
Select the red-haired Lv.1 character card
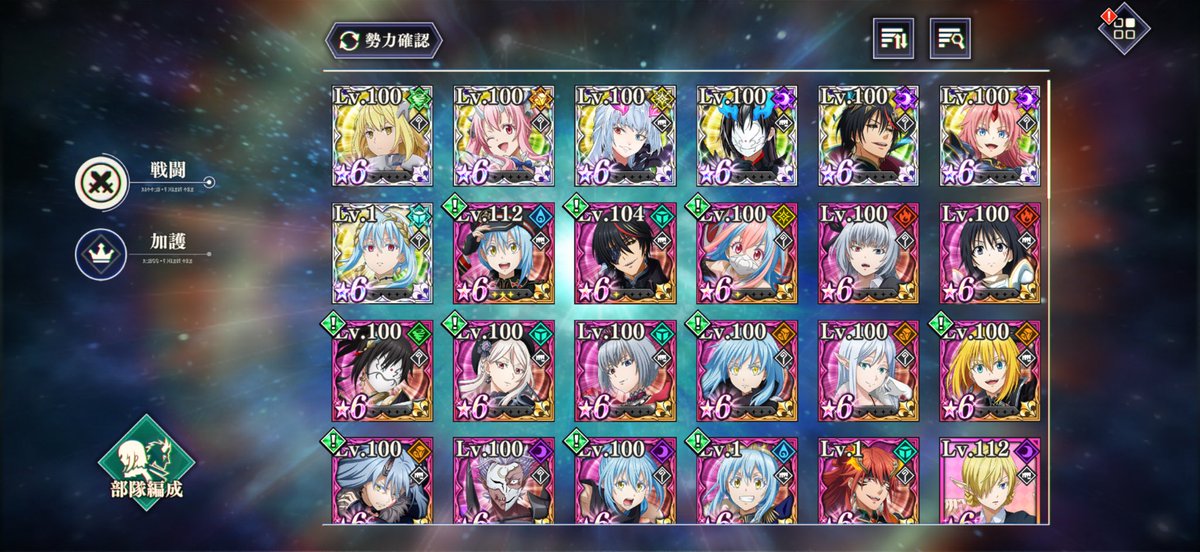(868, 481)
